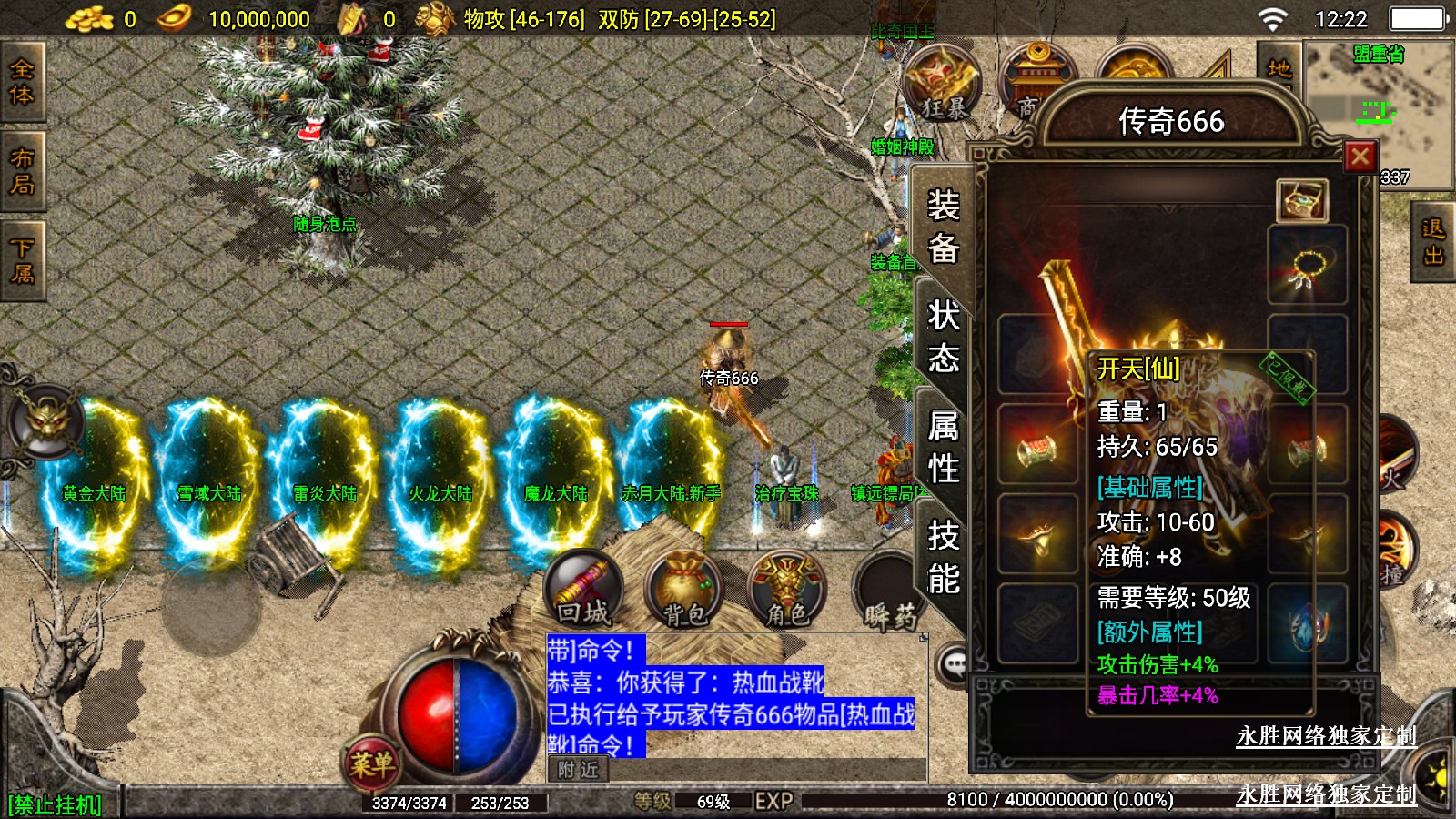
Task: Toggle the 禁止挂机 auto-play setting
Action: coord(55,804)
